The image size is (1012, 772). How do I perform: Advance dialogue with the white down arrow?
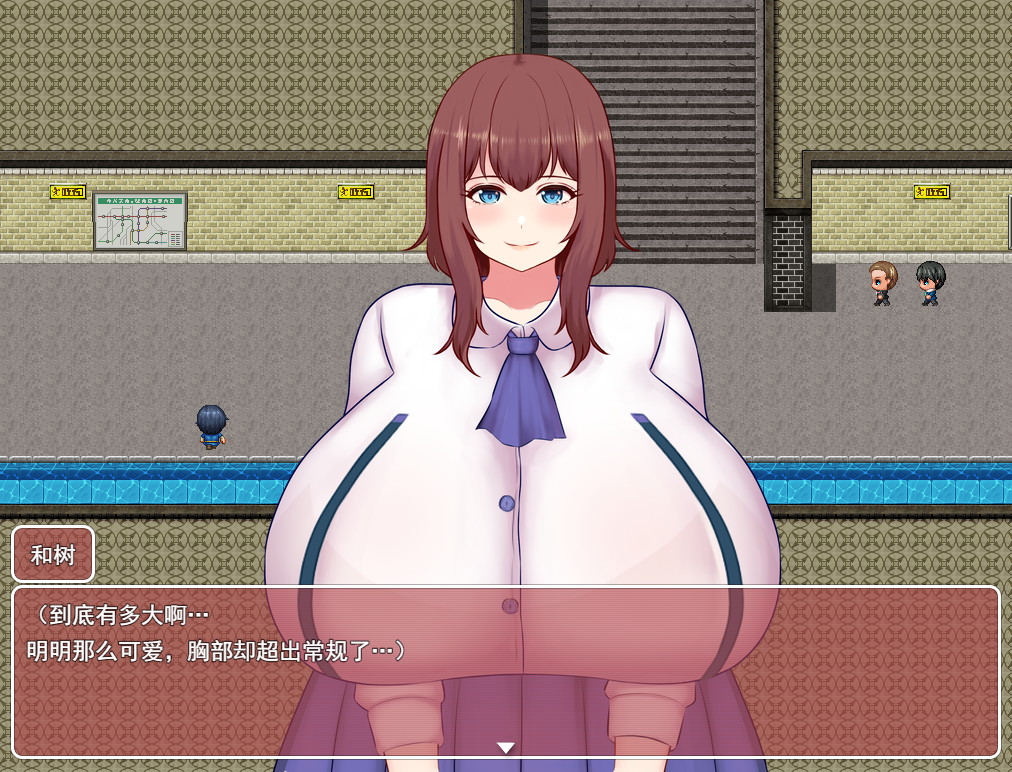point(506,747)
